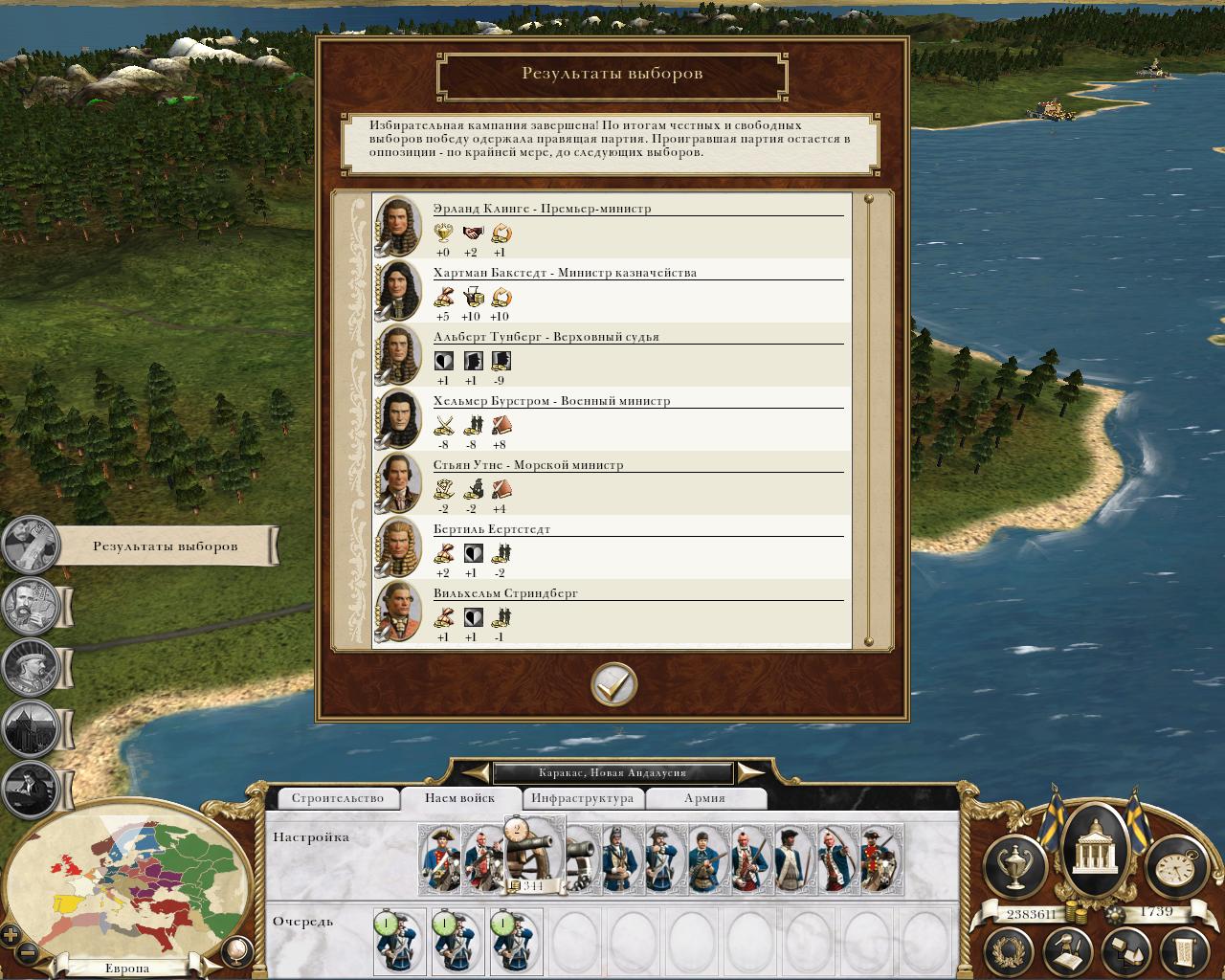Open the 'Результаты выборов' notification on the left
Screen dimensions: 1225x980
165,546
